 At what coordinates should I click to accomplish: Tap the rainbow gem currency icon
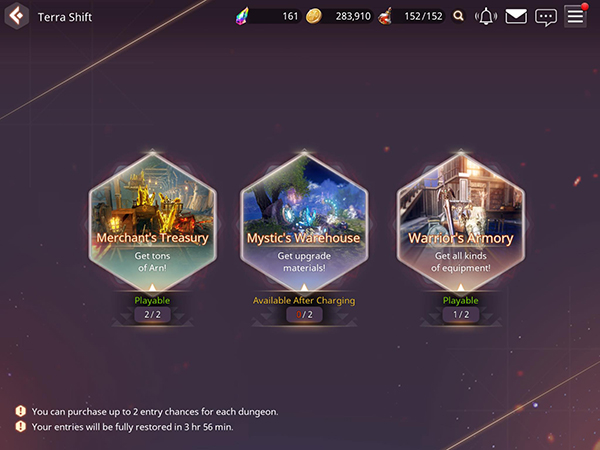click(x=241, y=16)
